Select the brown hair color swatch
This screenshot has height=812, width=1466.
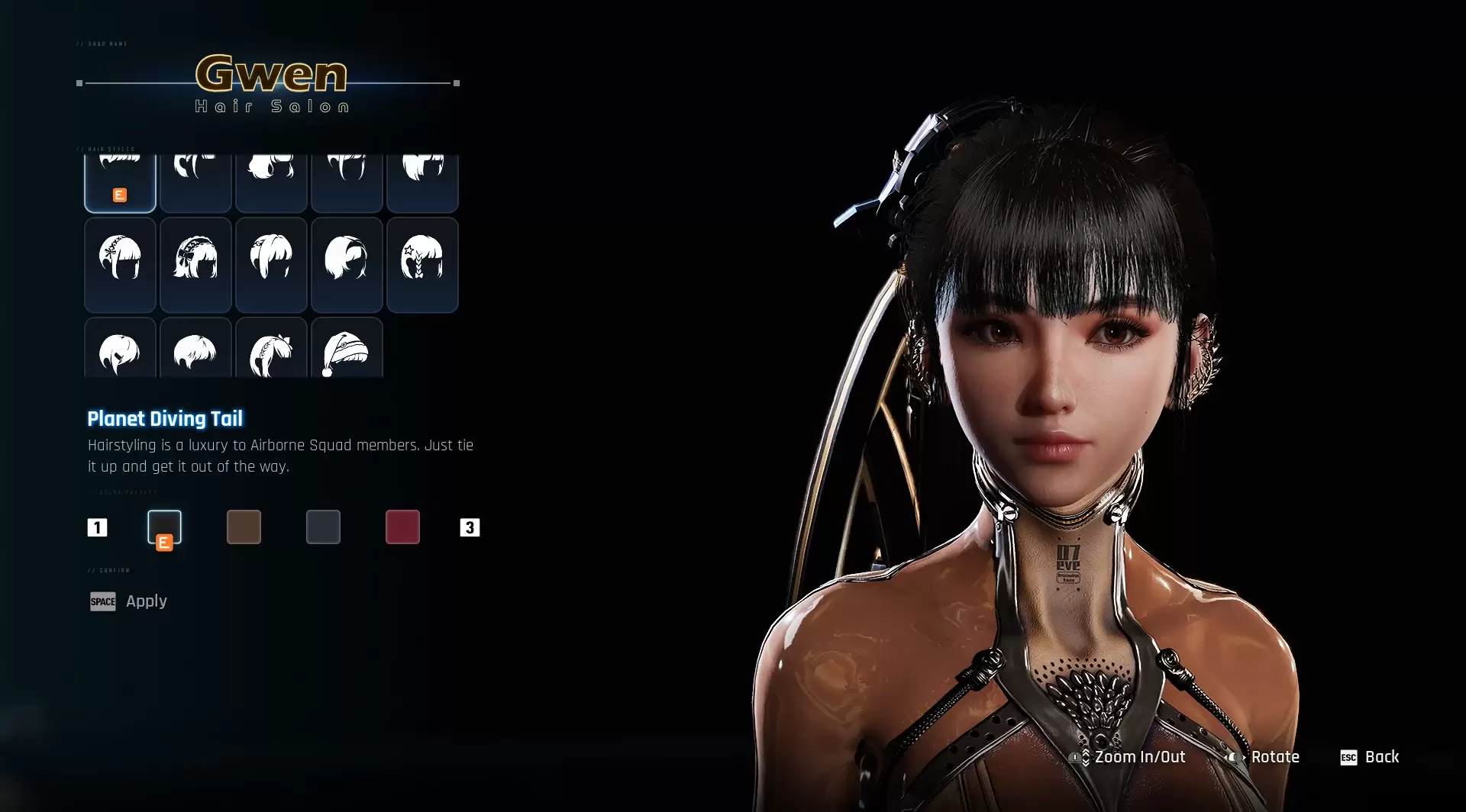244,527
